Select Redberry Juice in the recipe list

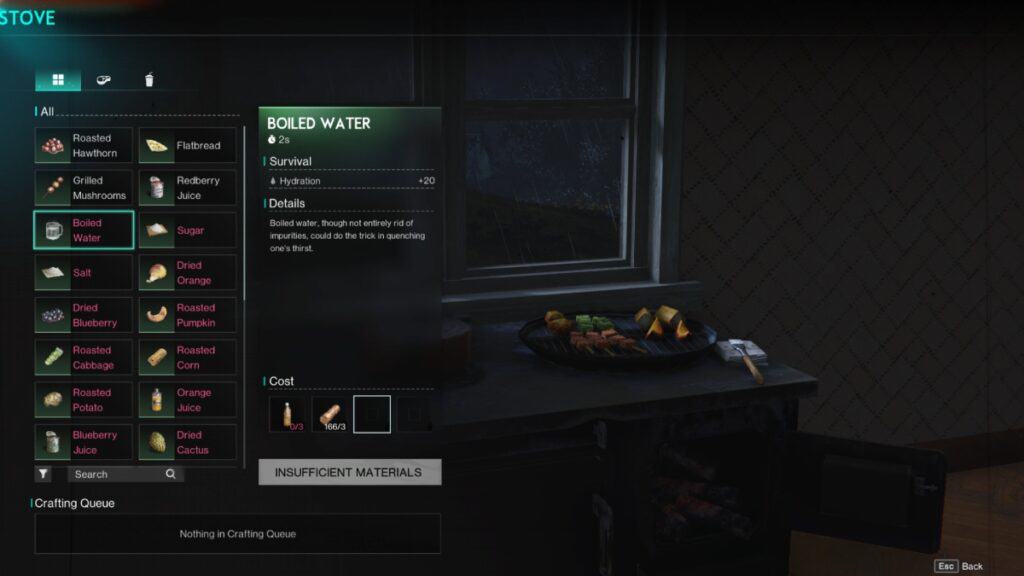coord(188,188)
